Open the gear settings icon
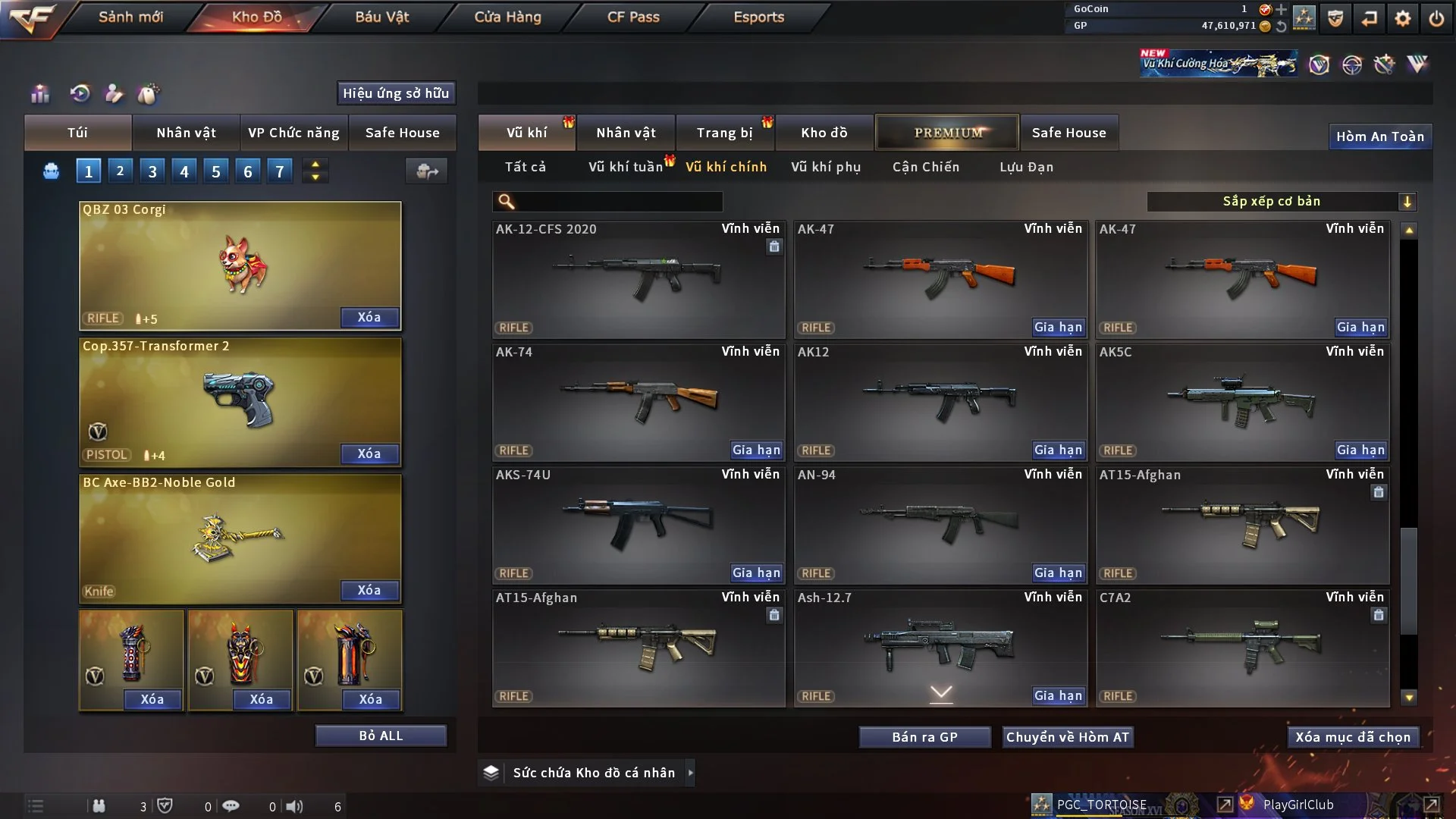The height and width of the screenshot is (819, 1456). point(1403,17)
